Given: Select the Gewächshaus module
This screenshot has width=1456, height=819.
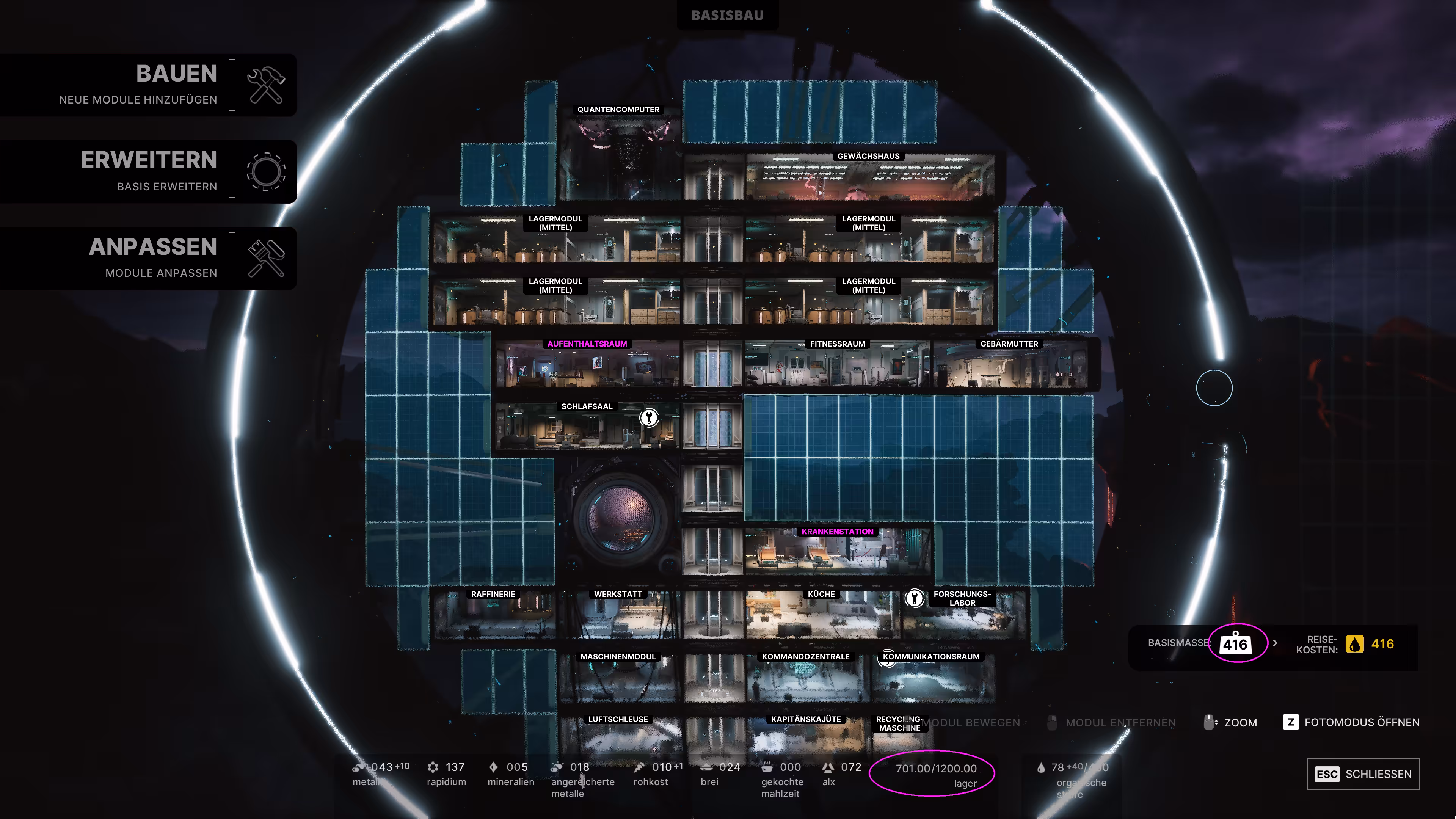Looking at the screenshot, I should tap(869, 178).
